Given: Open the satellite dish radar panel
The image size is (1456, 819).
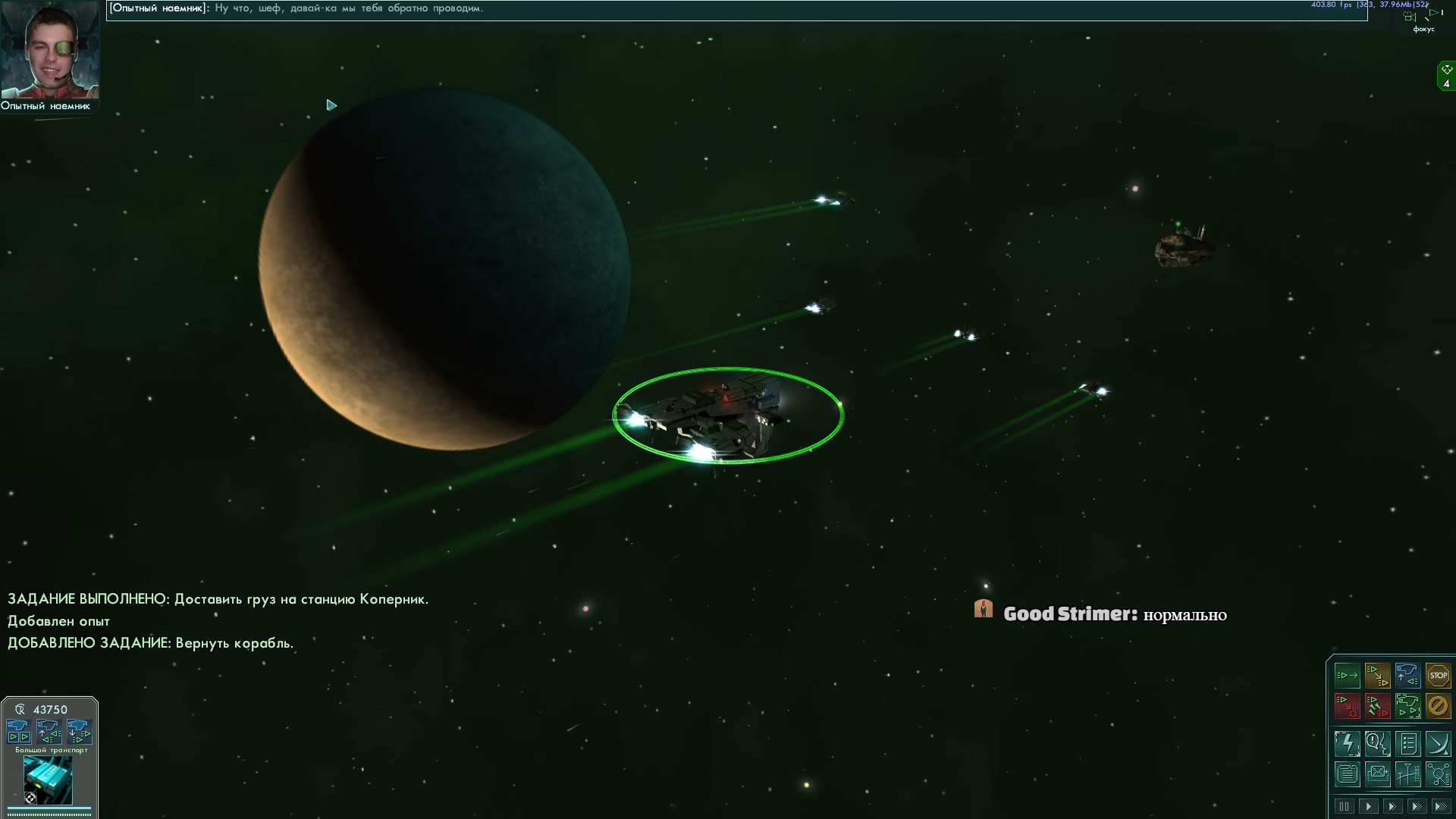Looking at the screenshot, I should coord(1438,744).
